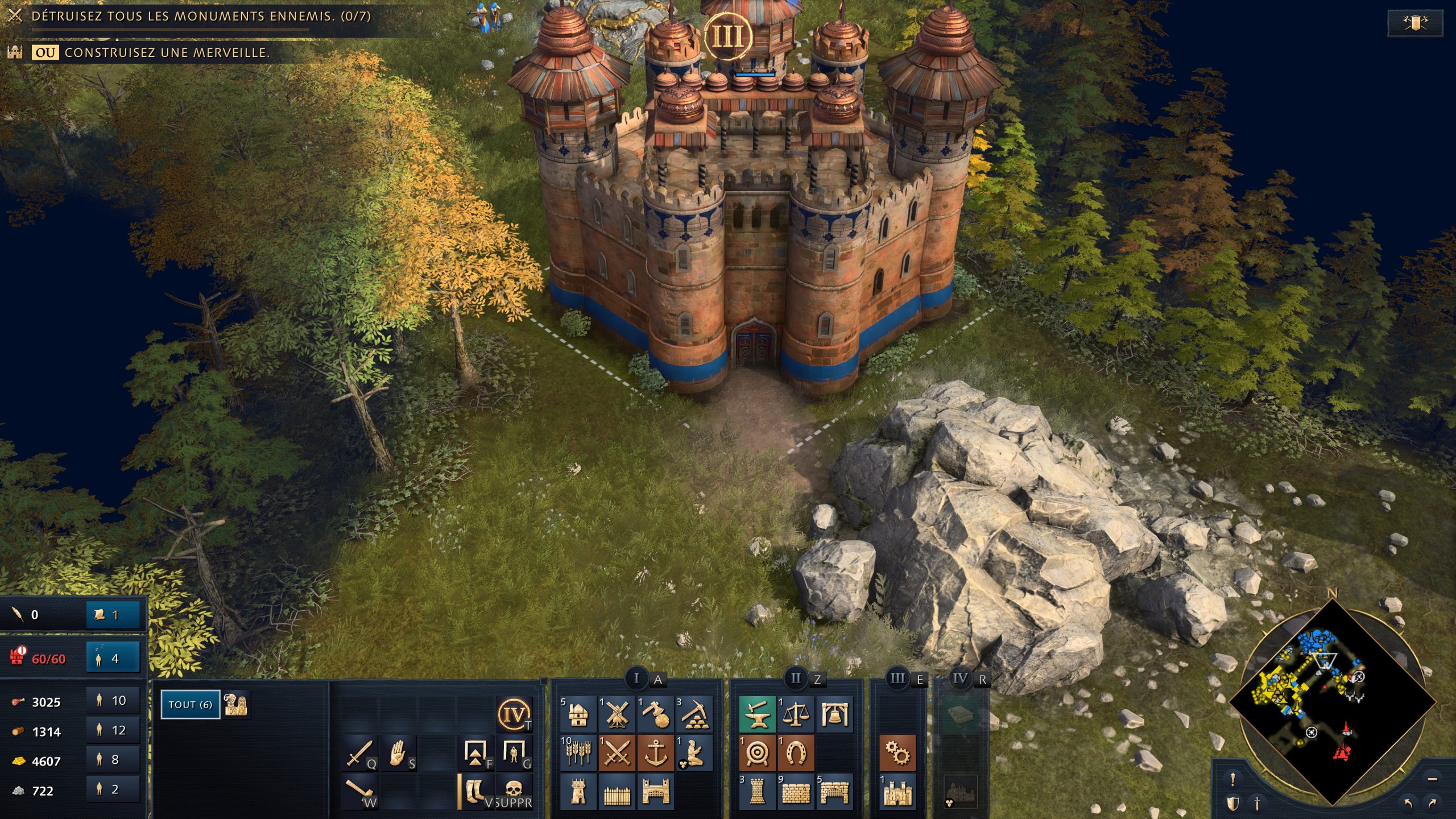Viewport: 1456px width, 819px height.
Task: Select the Farm construction icon
Action: tap(578, 753)
